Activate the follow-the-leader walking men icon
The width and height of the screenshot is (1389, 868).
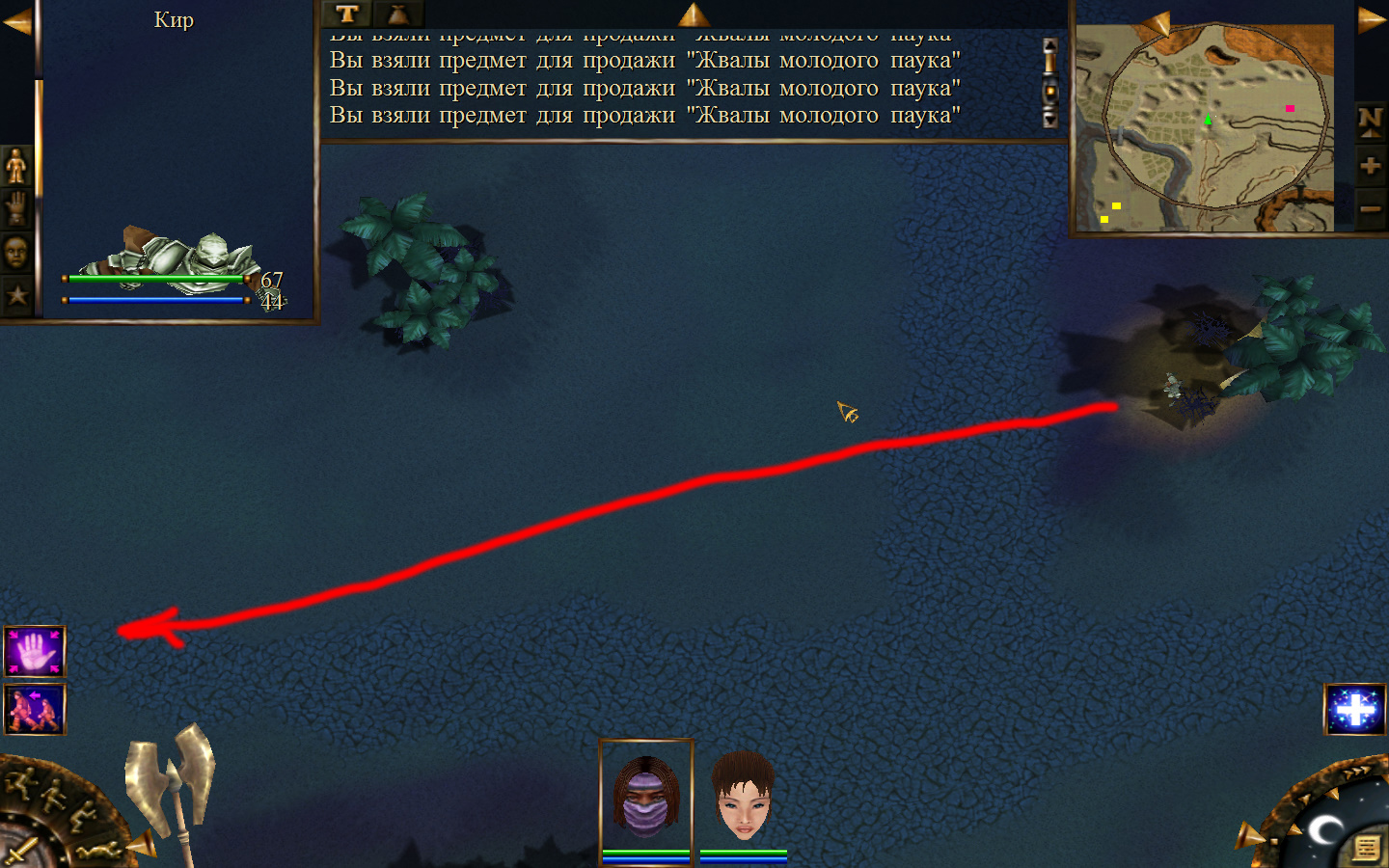[35, 709]
